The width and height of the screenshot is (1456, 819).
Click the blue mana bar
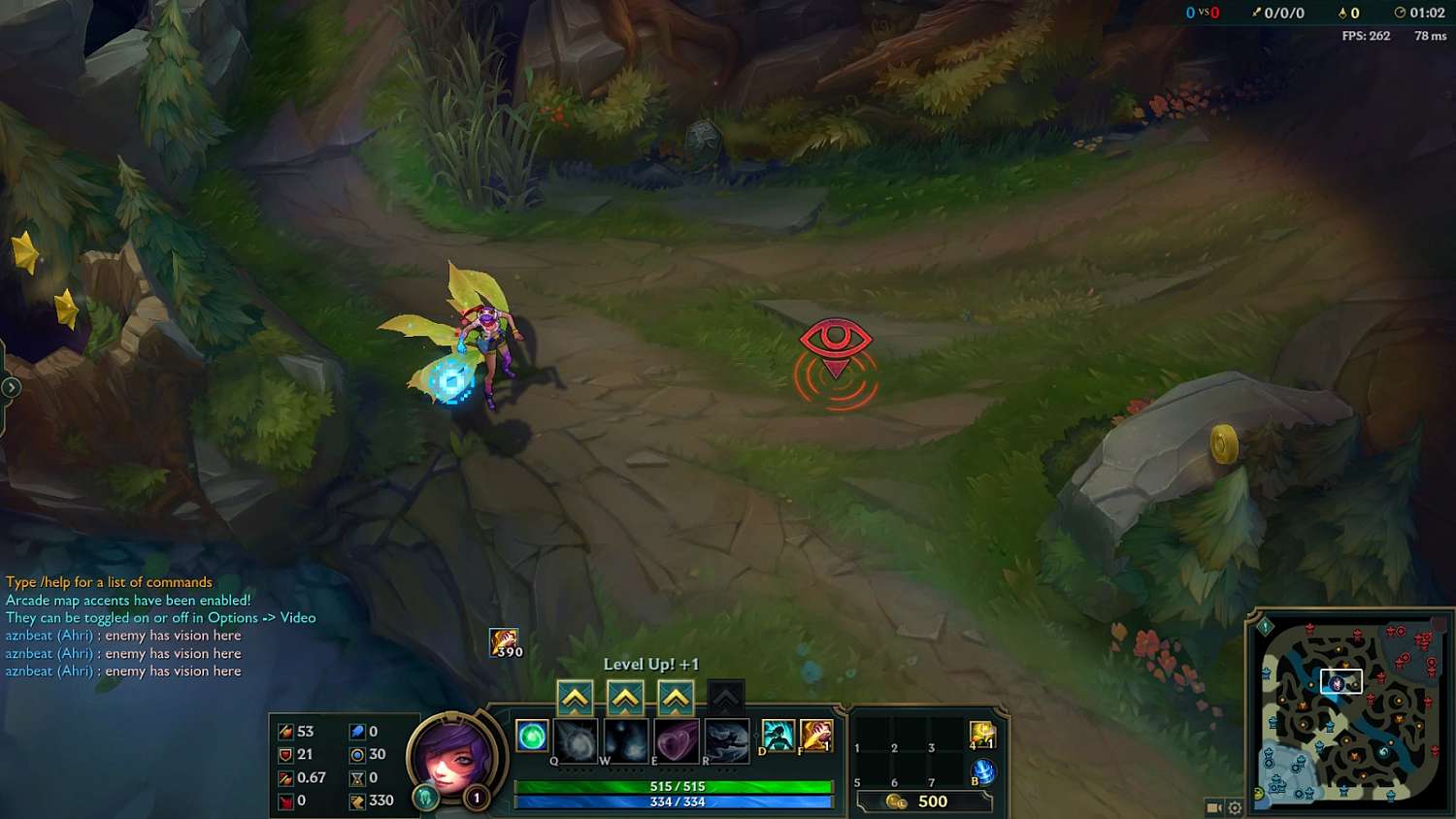673,803
